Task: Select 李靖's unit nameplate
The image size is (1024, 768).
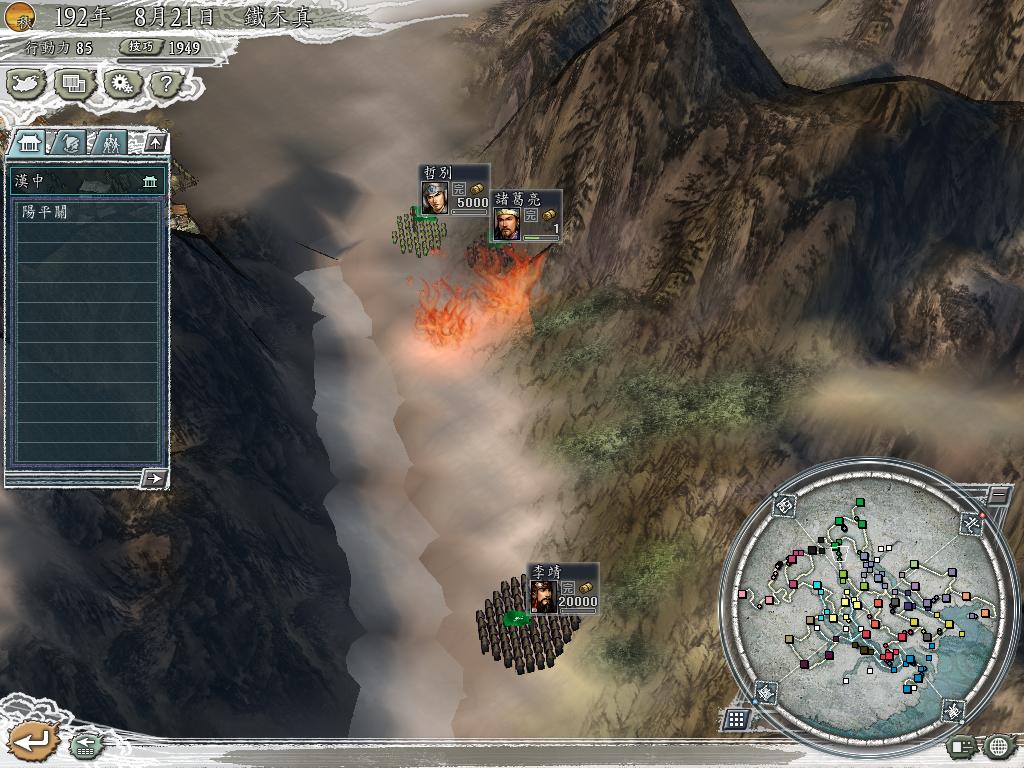Action: (563, 588)
